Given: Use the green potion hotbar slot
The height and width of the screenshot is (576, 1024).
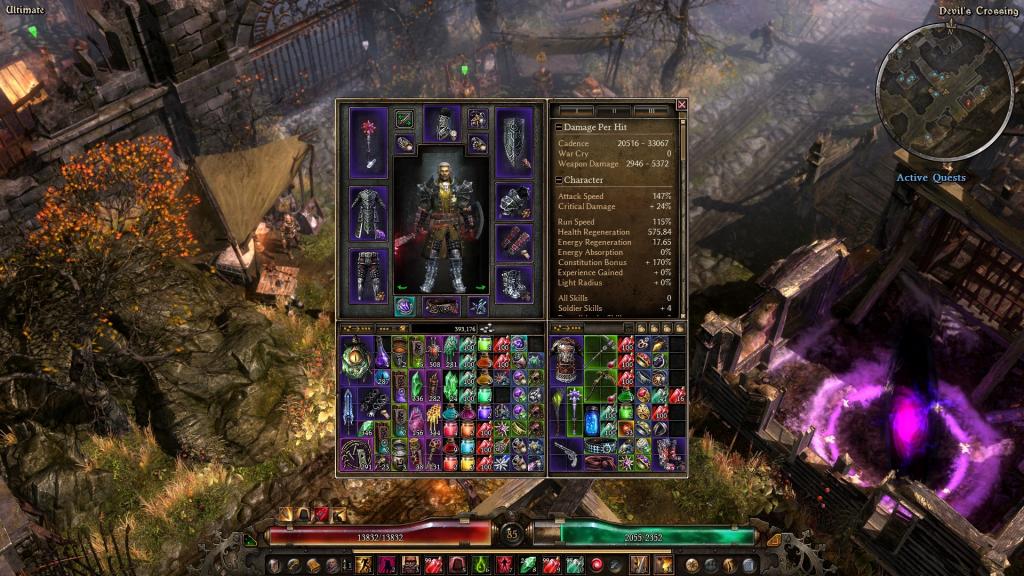Looking at the screenshot, I should point(479,566).
